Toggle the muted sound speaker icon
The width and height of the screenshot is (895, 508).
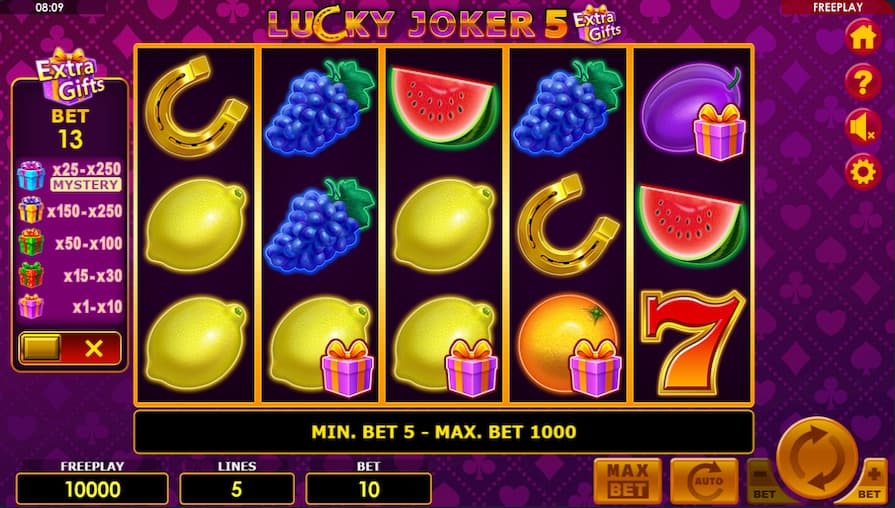point(862,127)
